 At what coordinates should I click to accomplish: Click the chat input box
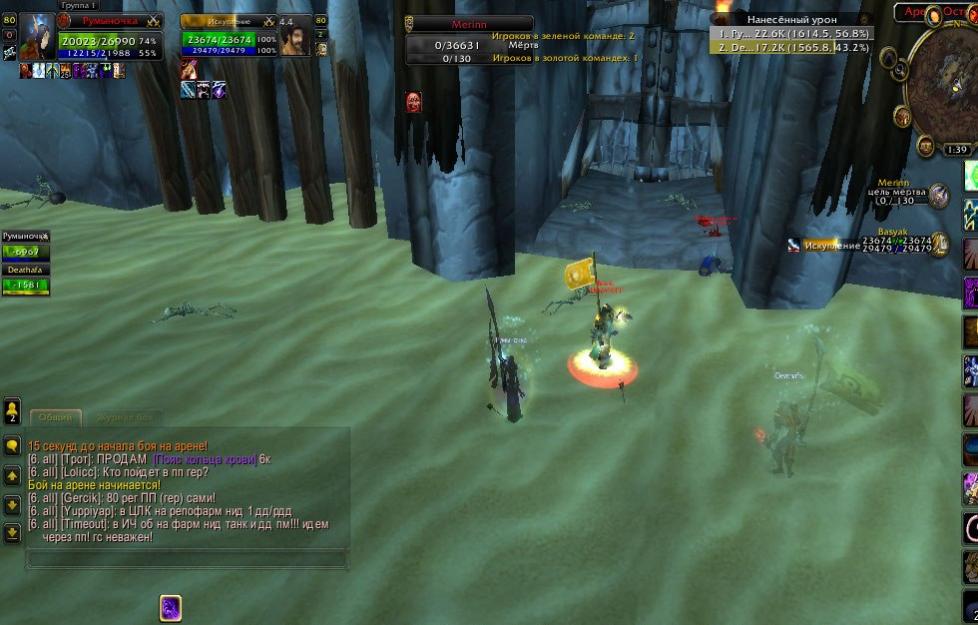(x=186, y=558)
